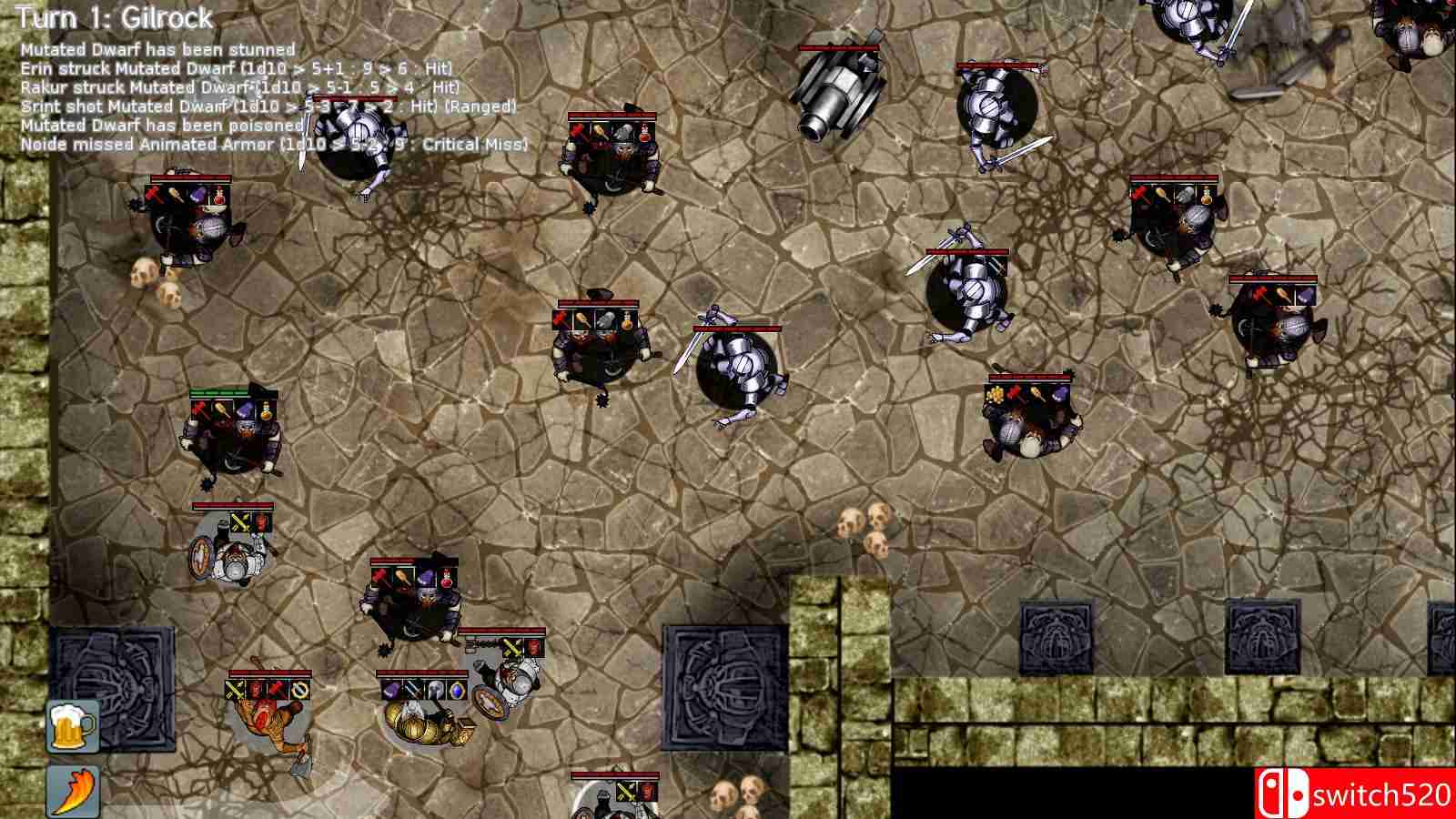Click the blue gem amulet icon
1456x819 pixels.
coord(457,691)
